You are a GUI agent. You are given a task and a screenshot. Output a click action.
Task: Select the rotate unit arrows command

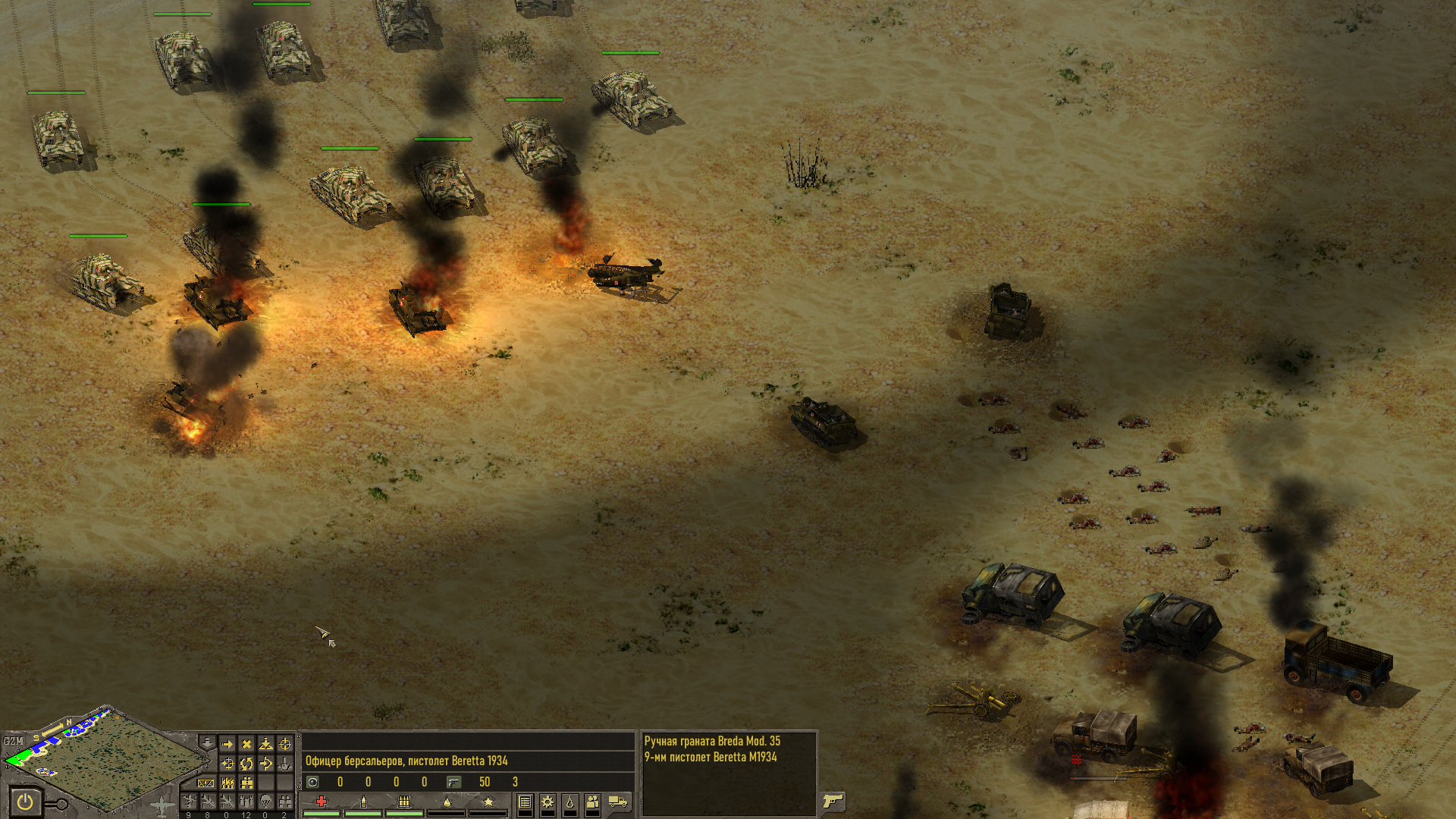[x=246, y=764]
